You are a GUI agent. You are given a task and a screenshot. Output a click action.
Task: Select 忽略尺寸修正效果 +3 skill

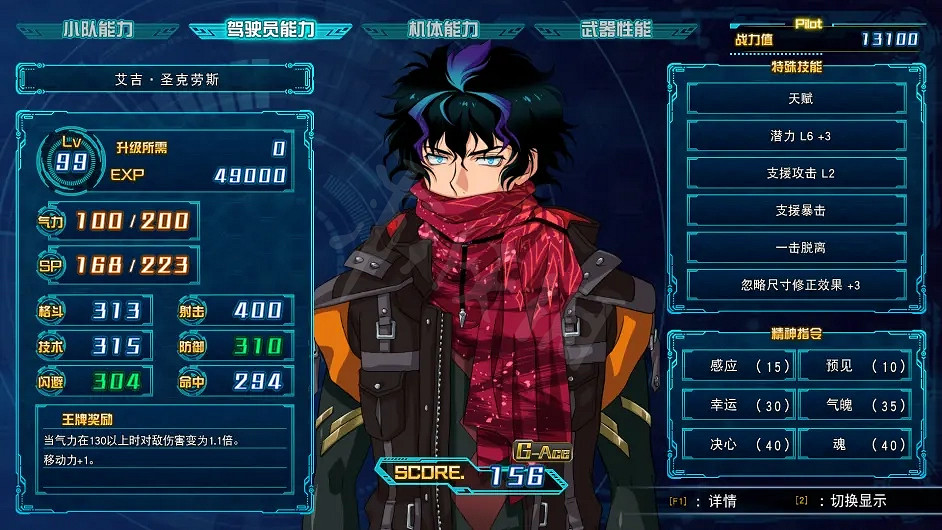tap(797, 285)
